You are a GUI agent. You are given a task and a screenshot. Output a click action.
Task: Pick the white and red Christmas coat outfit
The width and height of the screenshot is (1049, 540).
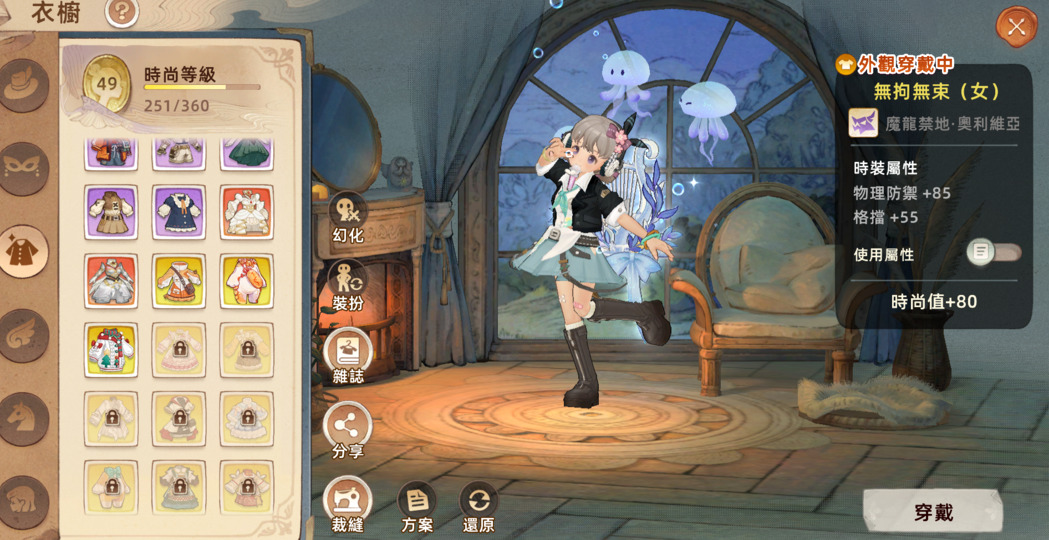[111, 350]
